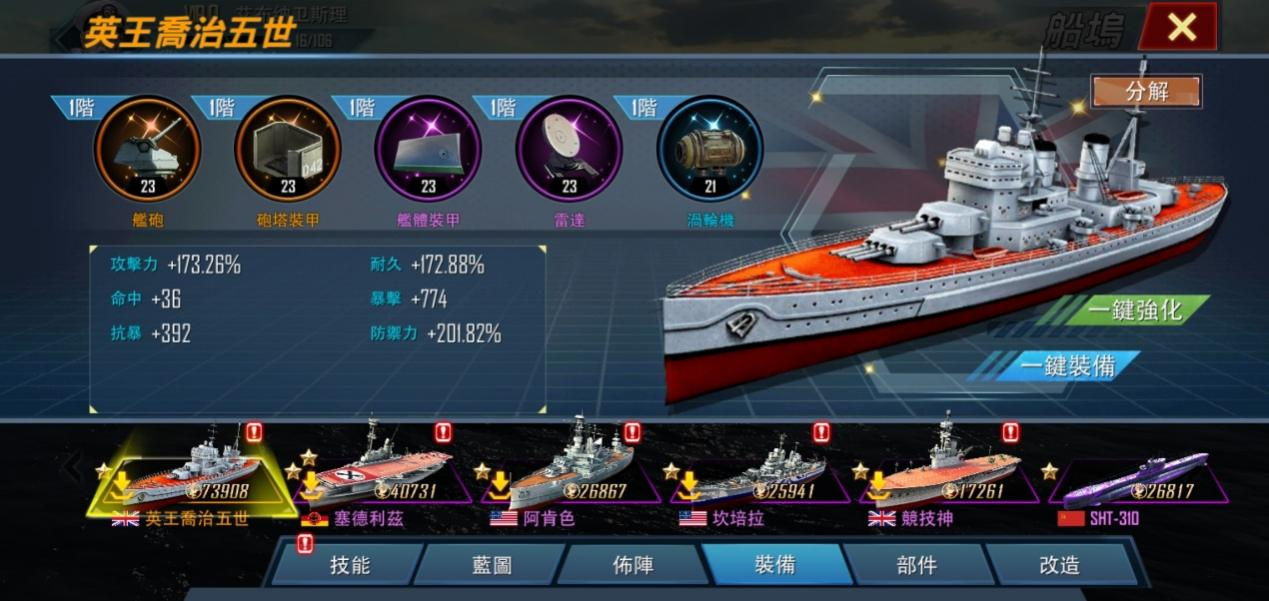Tap the 分解 dismantle button
This screenshot has height=601, width=1269.
[1146, 91]
